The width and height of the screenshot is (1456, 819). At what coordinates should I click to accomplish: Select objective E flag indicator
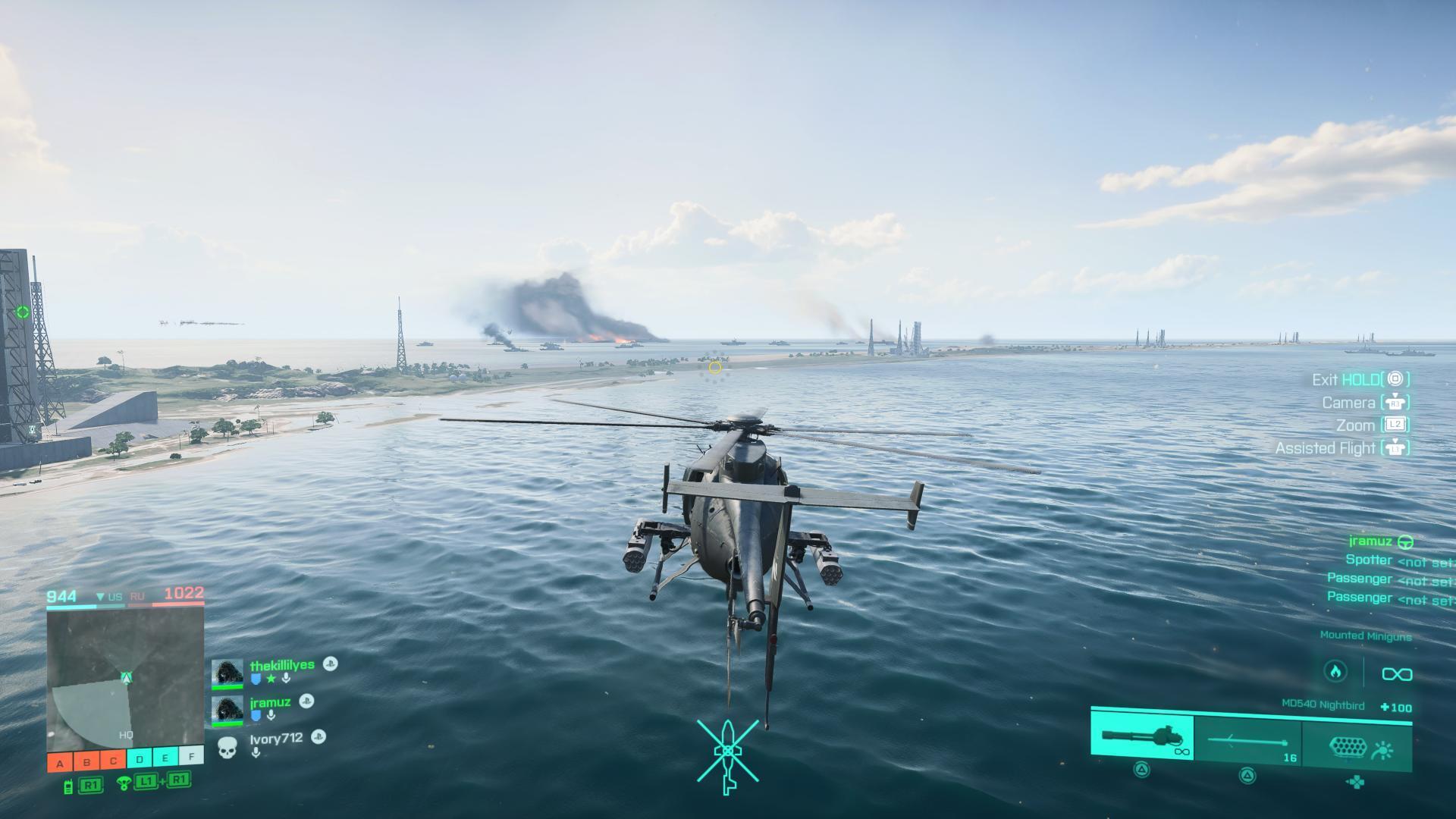pos(165,759)
